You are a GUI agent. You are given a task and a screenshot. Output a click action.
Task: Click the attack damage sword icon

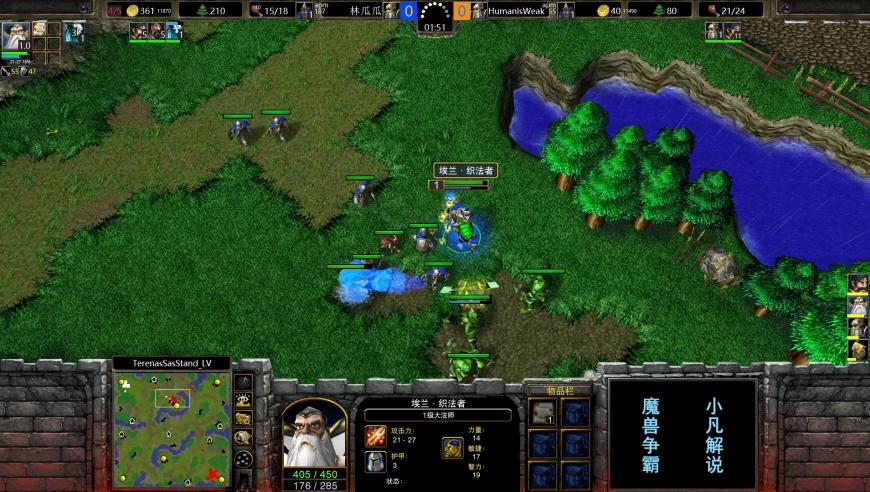(x=375, y=435)
